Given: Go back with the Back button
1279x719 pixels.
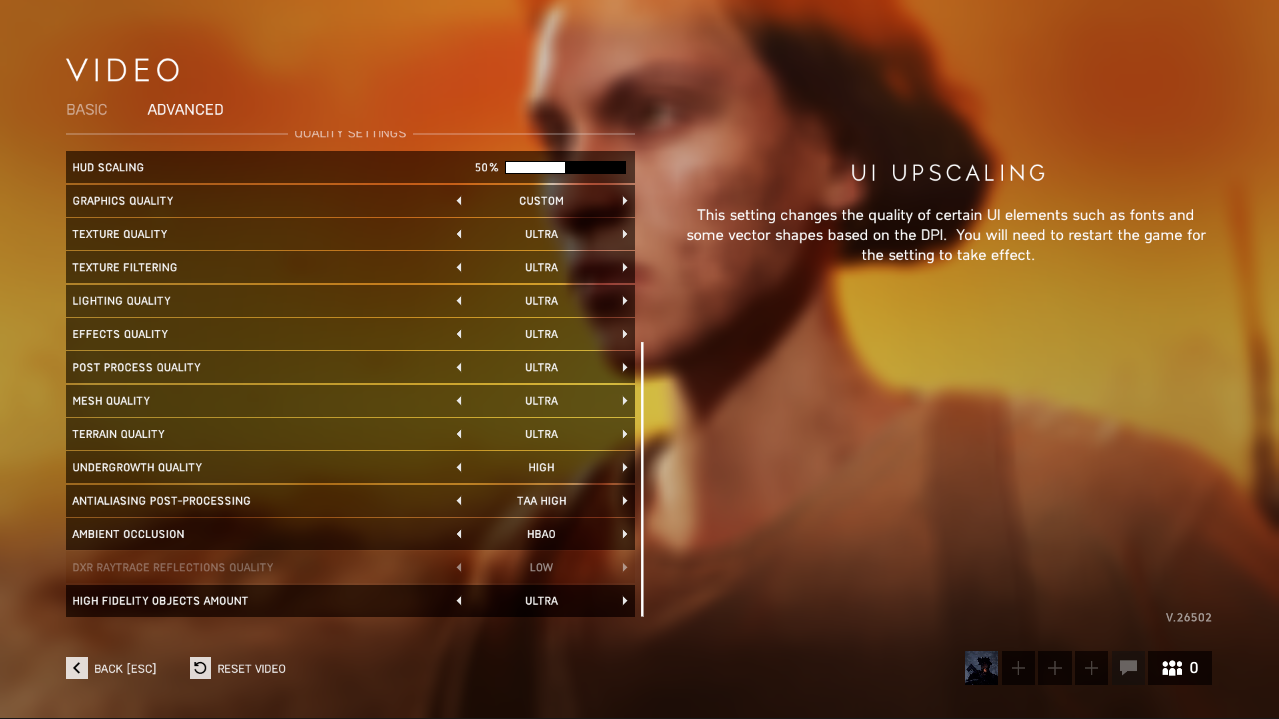Looking at the screenshot, I should tap(111, 668).
